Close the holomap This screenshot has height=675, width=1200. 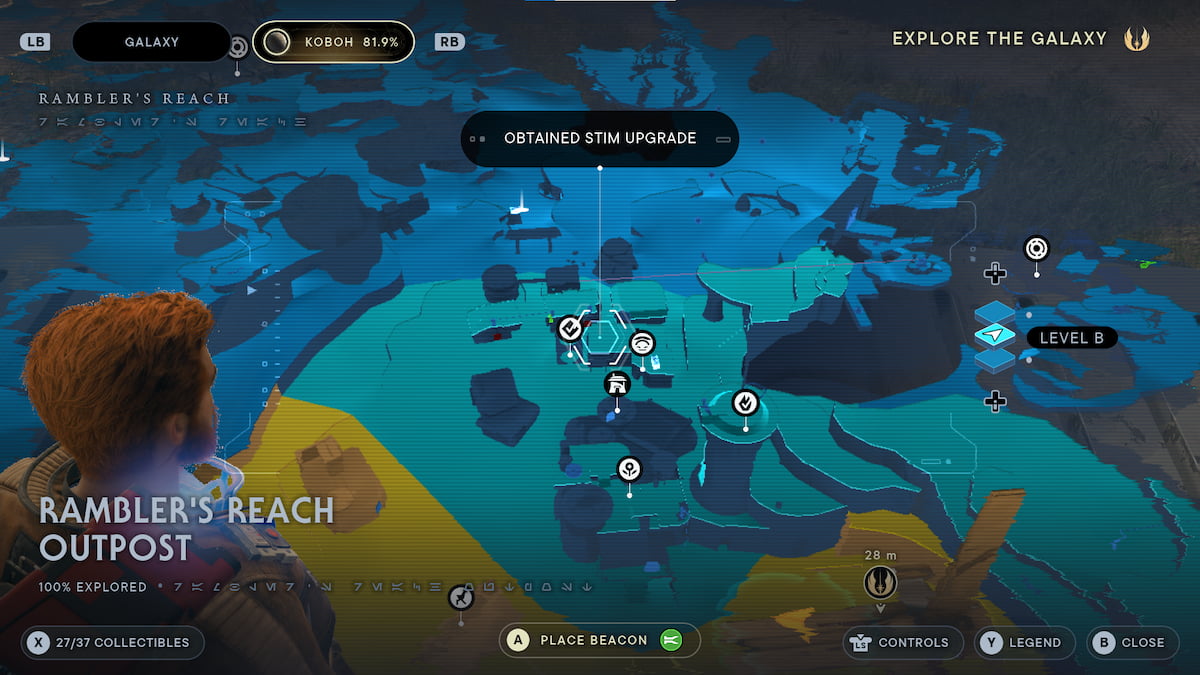pos(1130,642)
